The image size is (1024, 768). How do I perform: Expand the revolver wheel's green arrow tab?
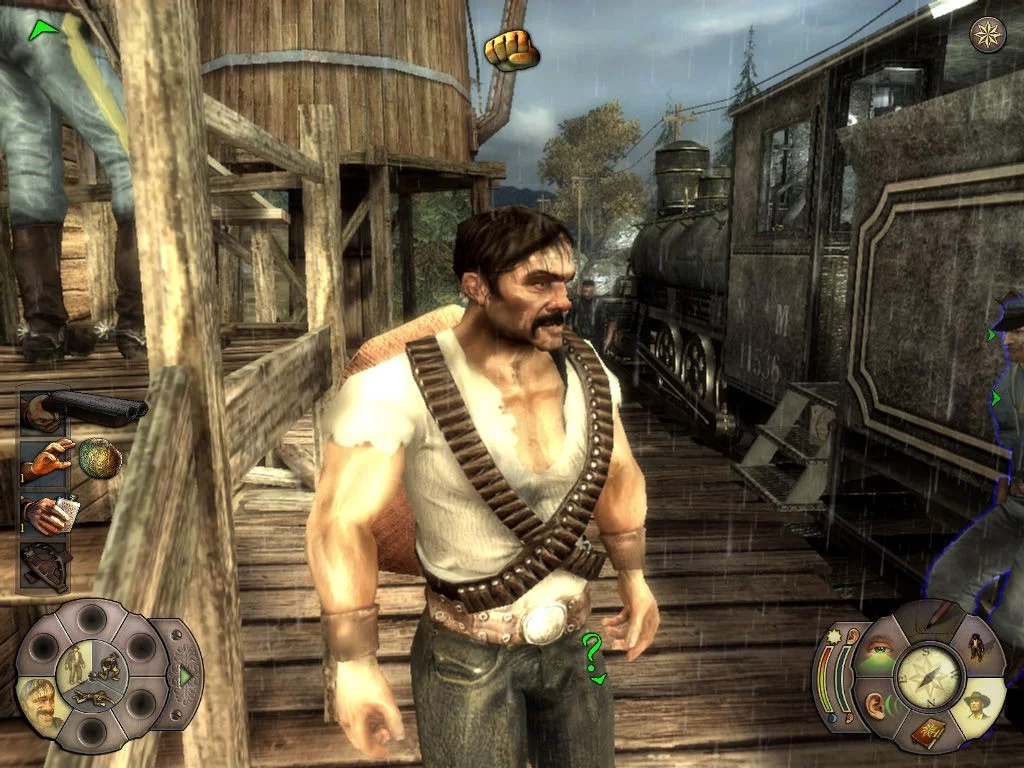coord(185,675)
